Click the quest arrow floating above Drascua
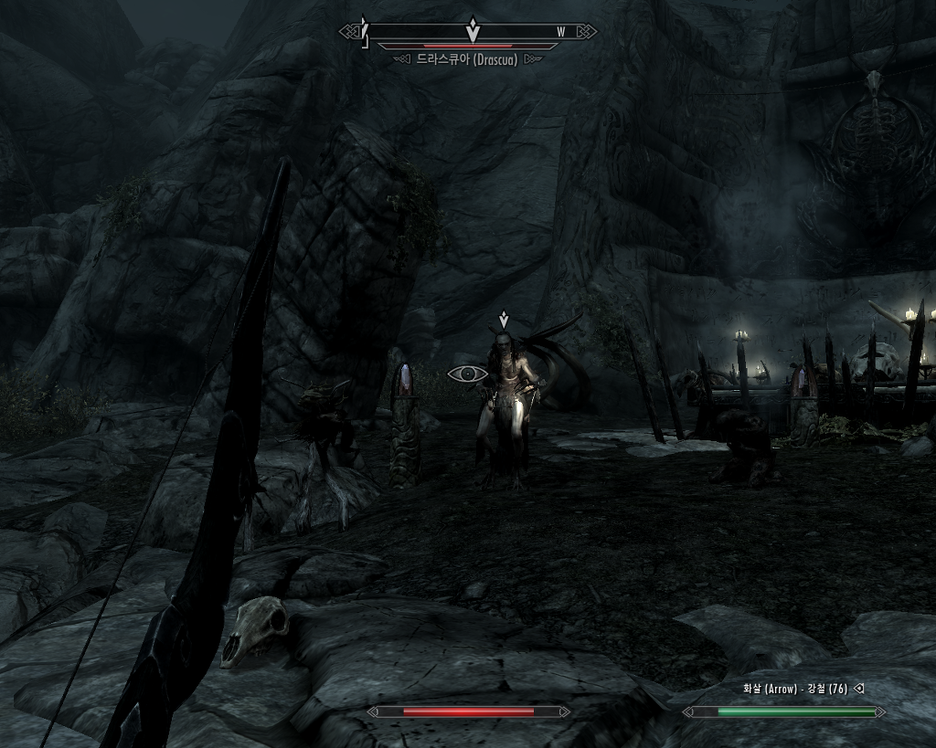Screen dimensions: 936x748 click(x=504, y=320)
